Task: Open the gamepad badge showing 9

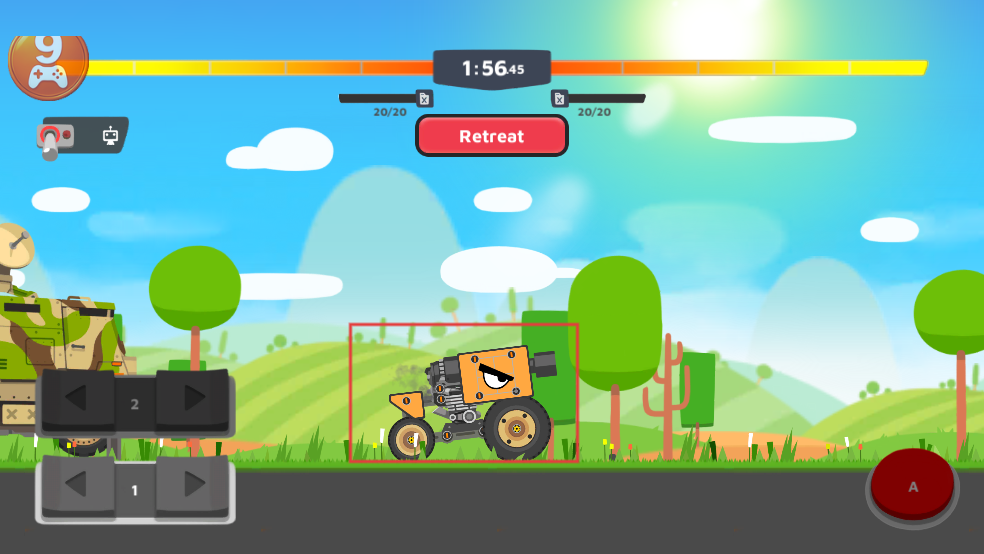Action: coord(48,60)
